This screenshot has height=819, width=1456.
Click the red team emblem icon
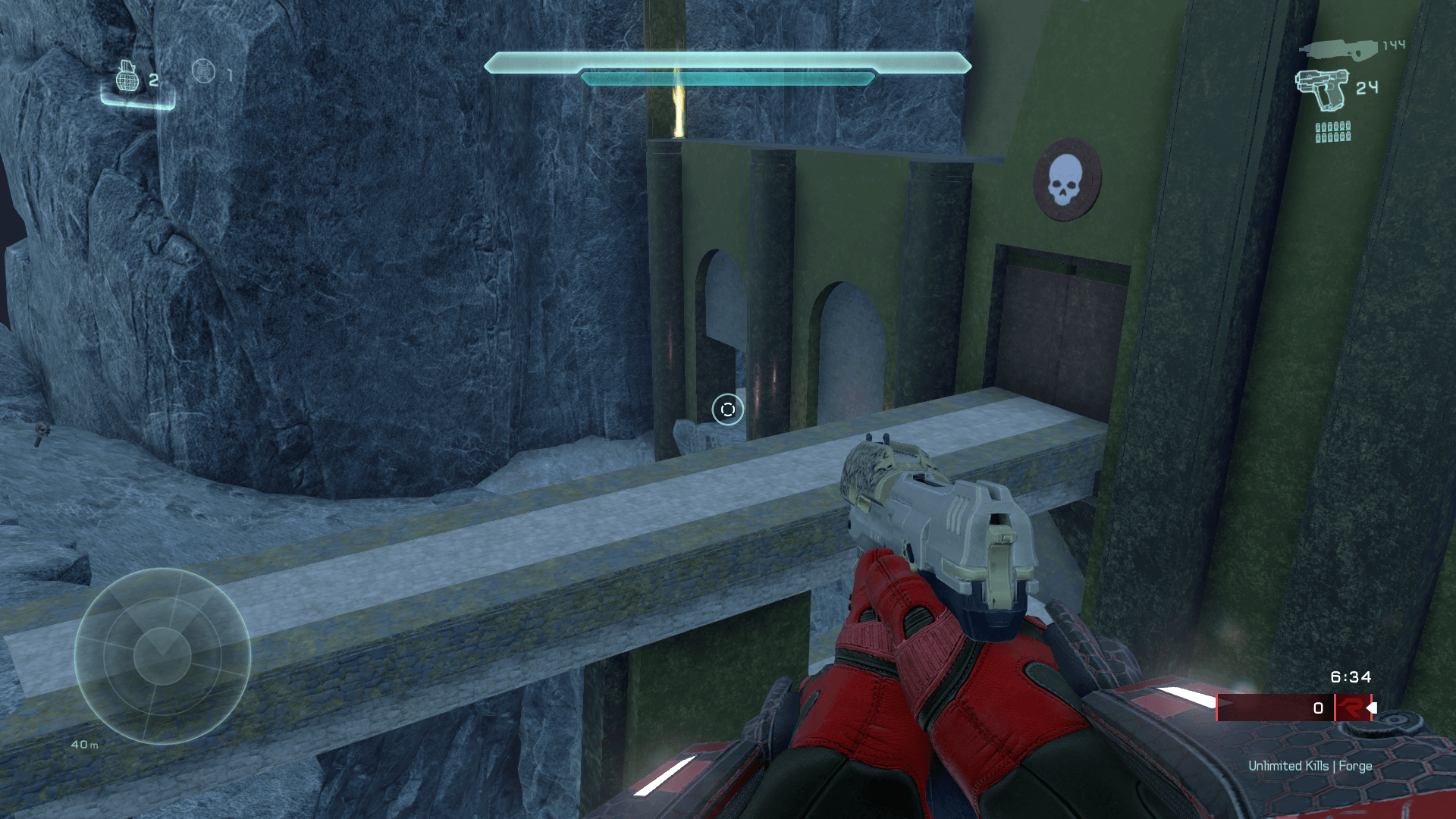coord(1351,708)
